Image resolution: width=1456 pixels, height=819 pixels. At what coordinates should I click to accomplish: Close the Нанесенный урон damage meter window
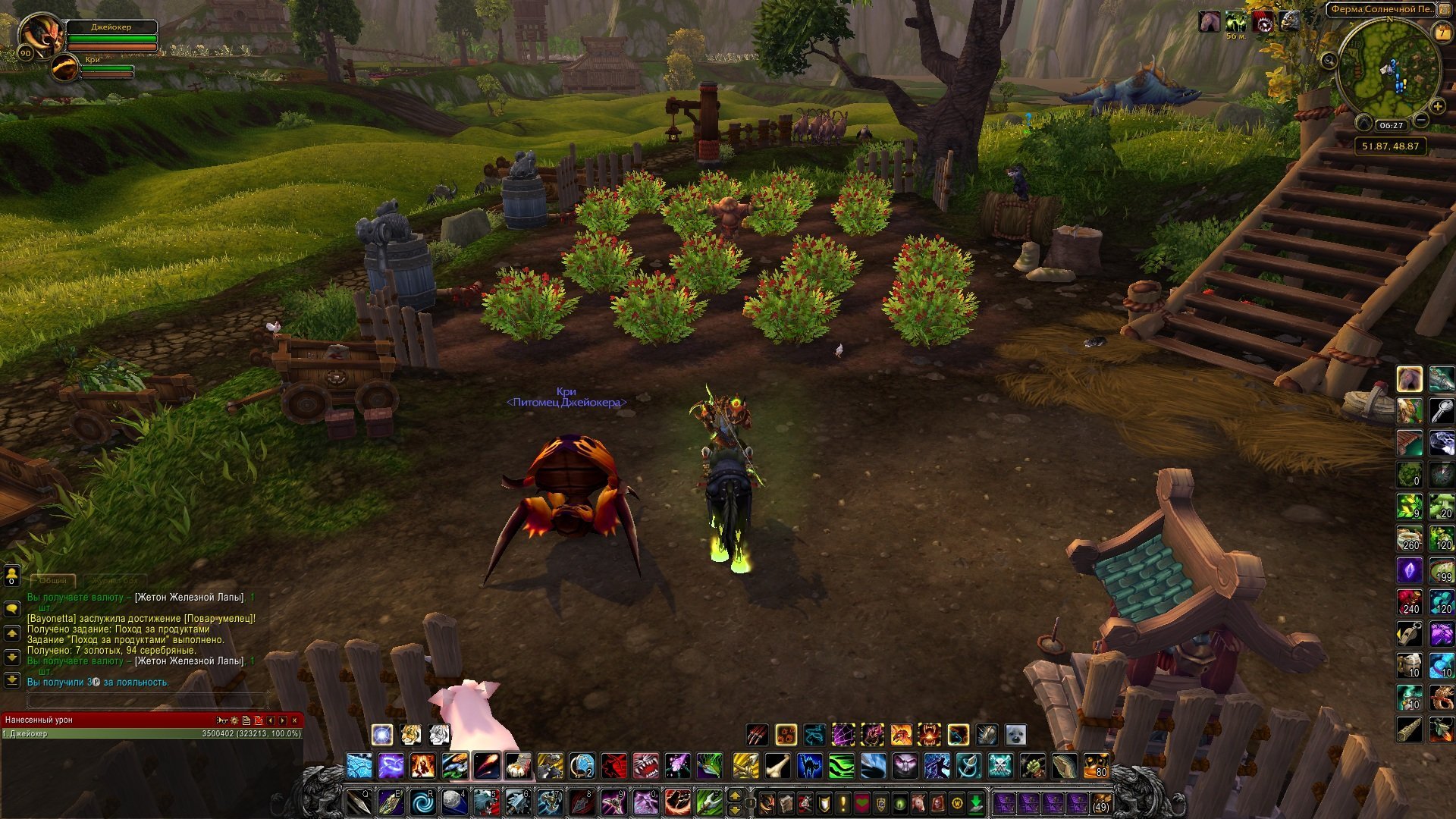coord(295,720)
